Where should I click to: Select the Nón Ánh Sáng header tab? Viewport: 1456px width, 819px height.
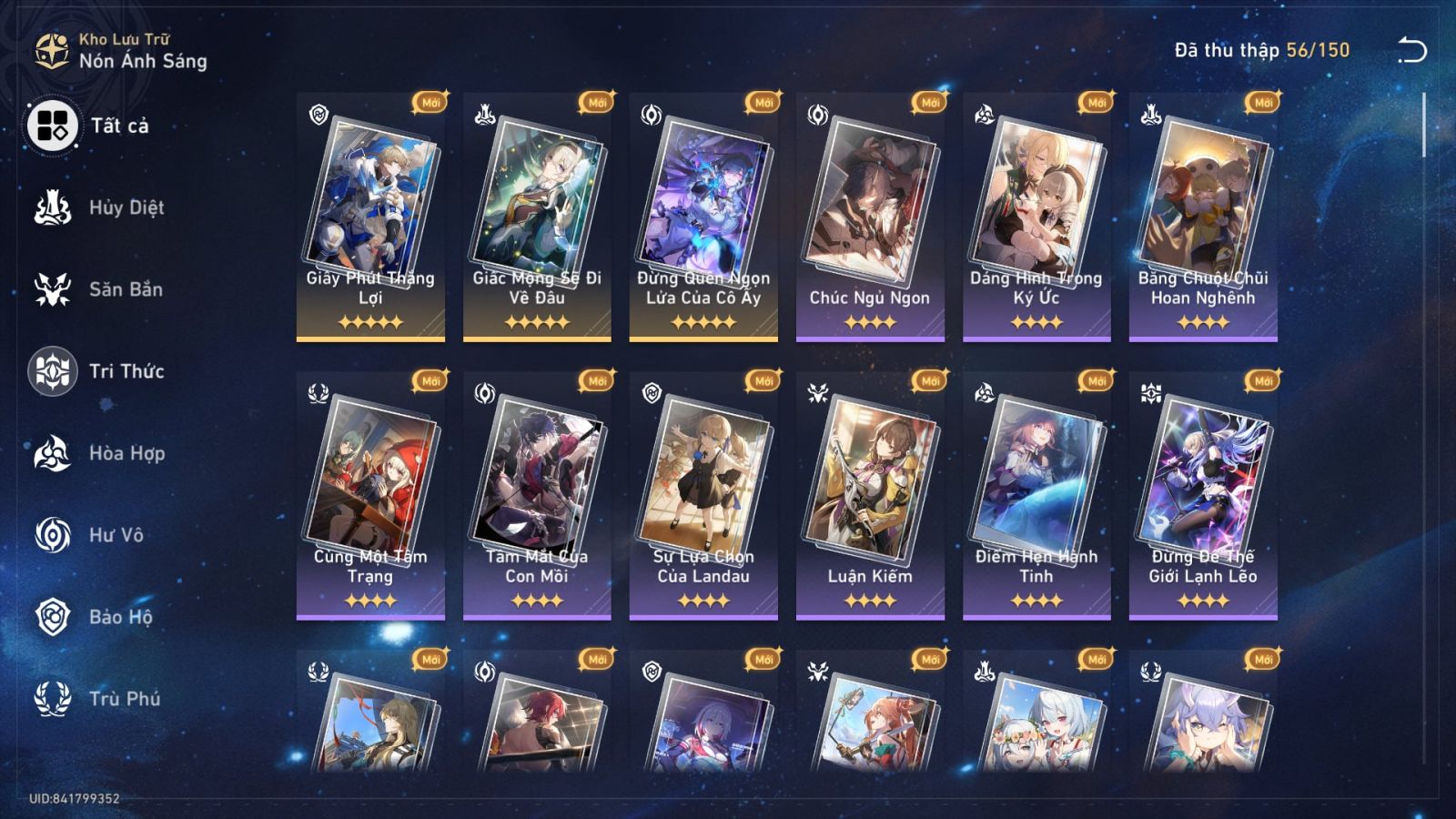click(141, 62)
